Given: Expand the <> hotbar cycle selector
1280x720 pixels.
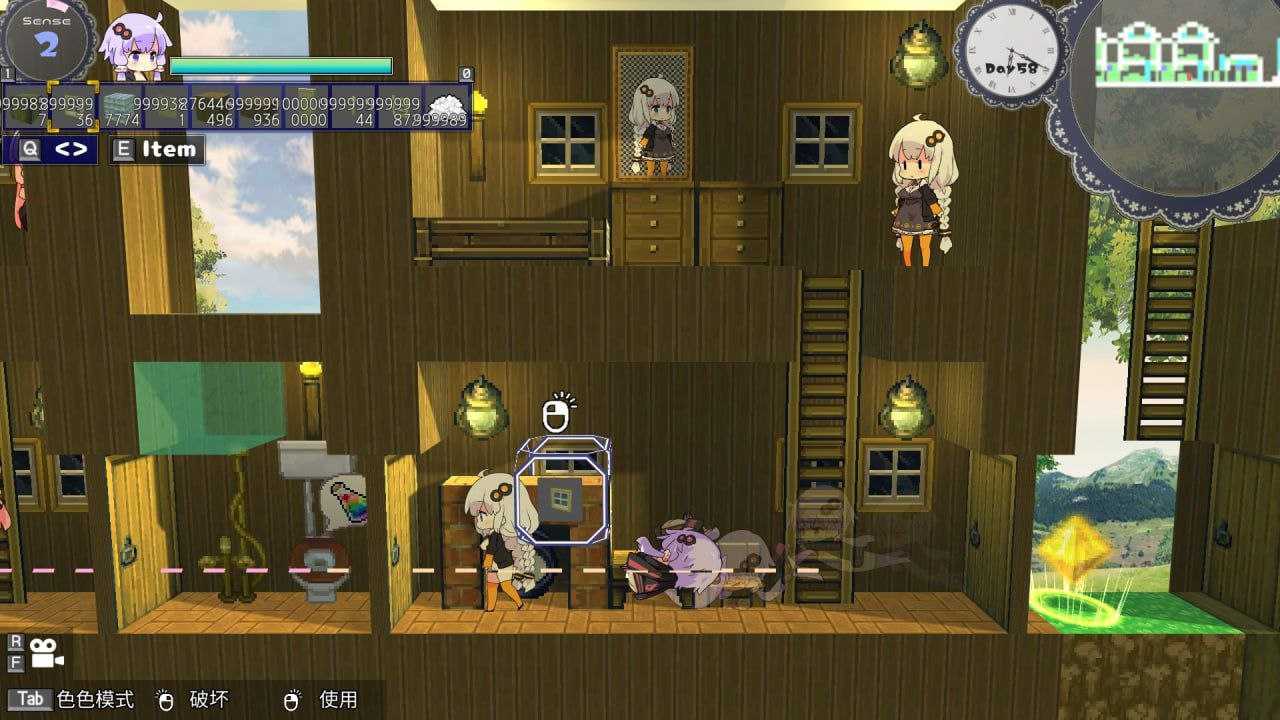Looking at the screenshot, I should point(69,148).
